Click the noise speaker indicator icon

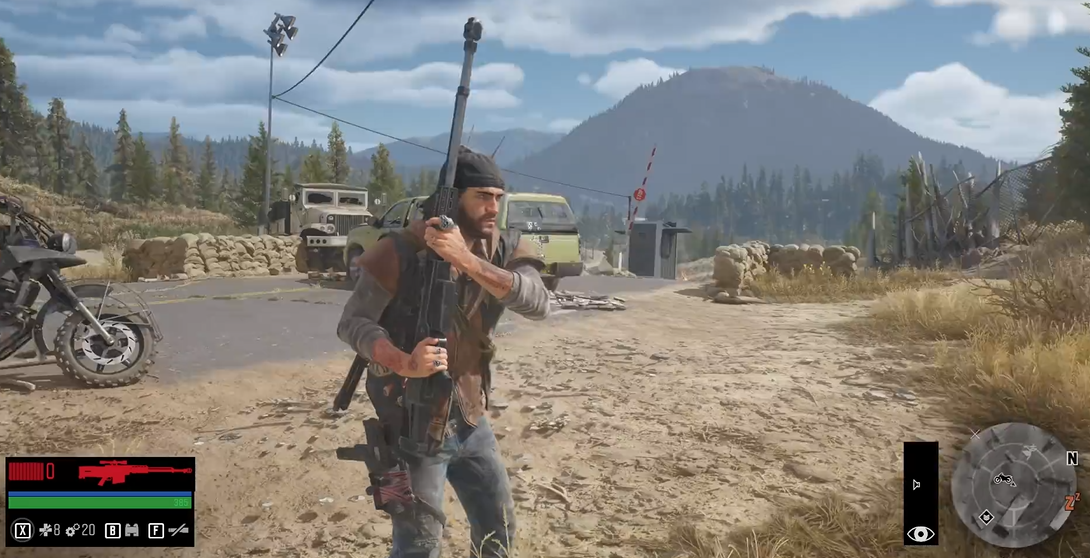pos(916,484)
